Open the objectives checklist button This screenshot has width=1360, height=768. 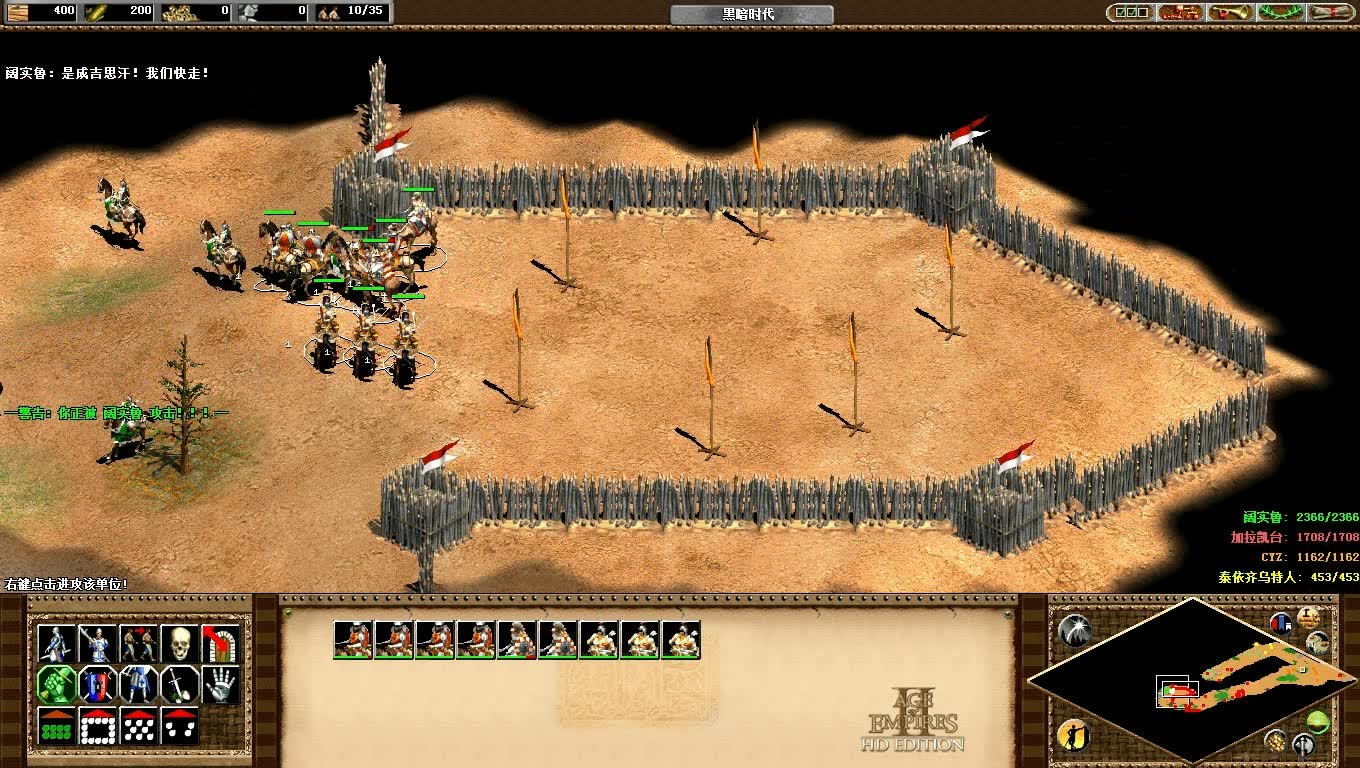pyautogui.click(x=1129, y=12)
